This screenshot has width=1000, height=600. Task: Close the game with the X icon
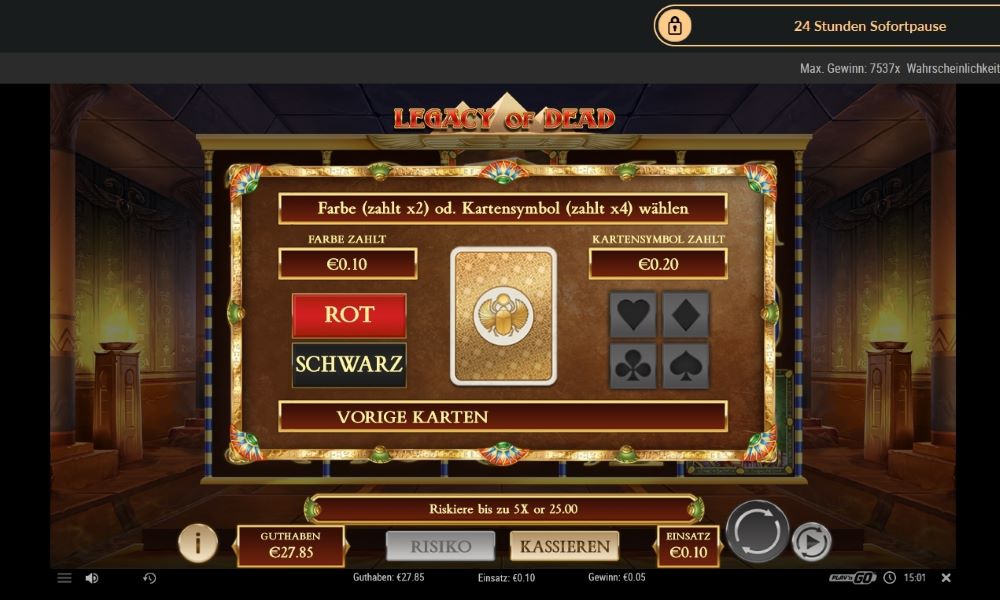[946, 578]
